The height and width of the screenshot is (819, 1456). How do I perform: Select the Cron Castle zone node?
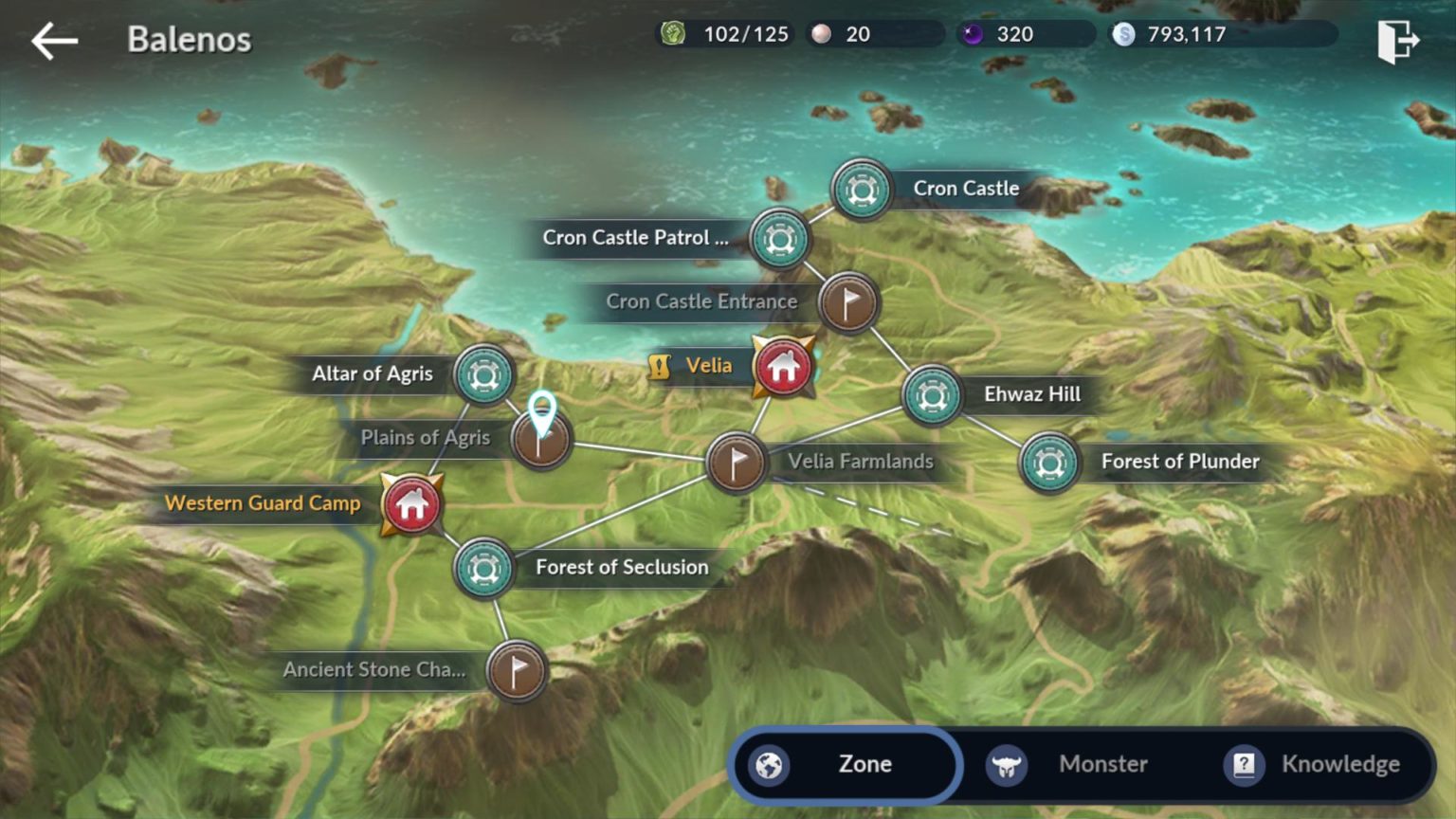point(861,190)
